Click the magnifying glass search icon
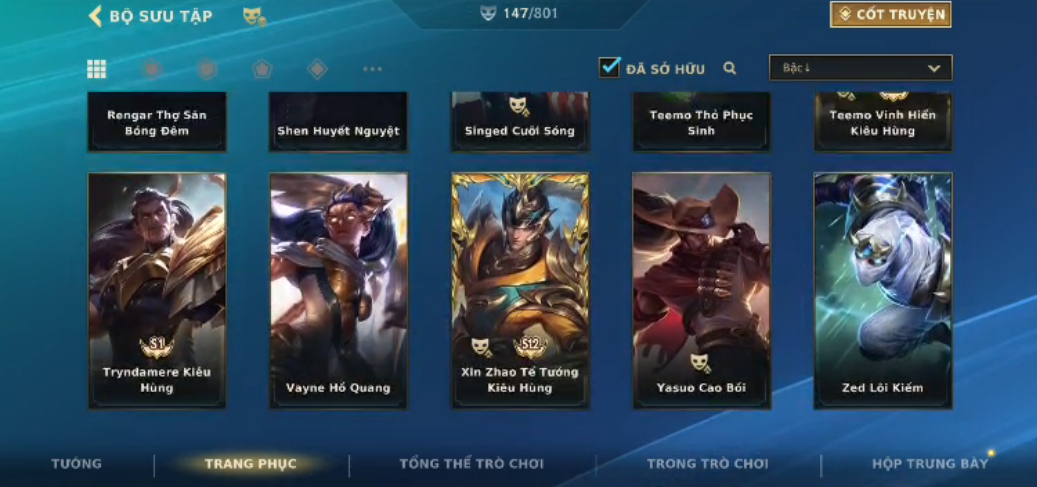 pos(730,68)
